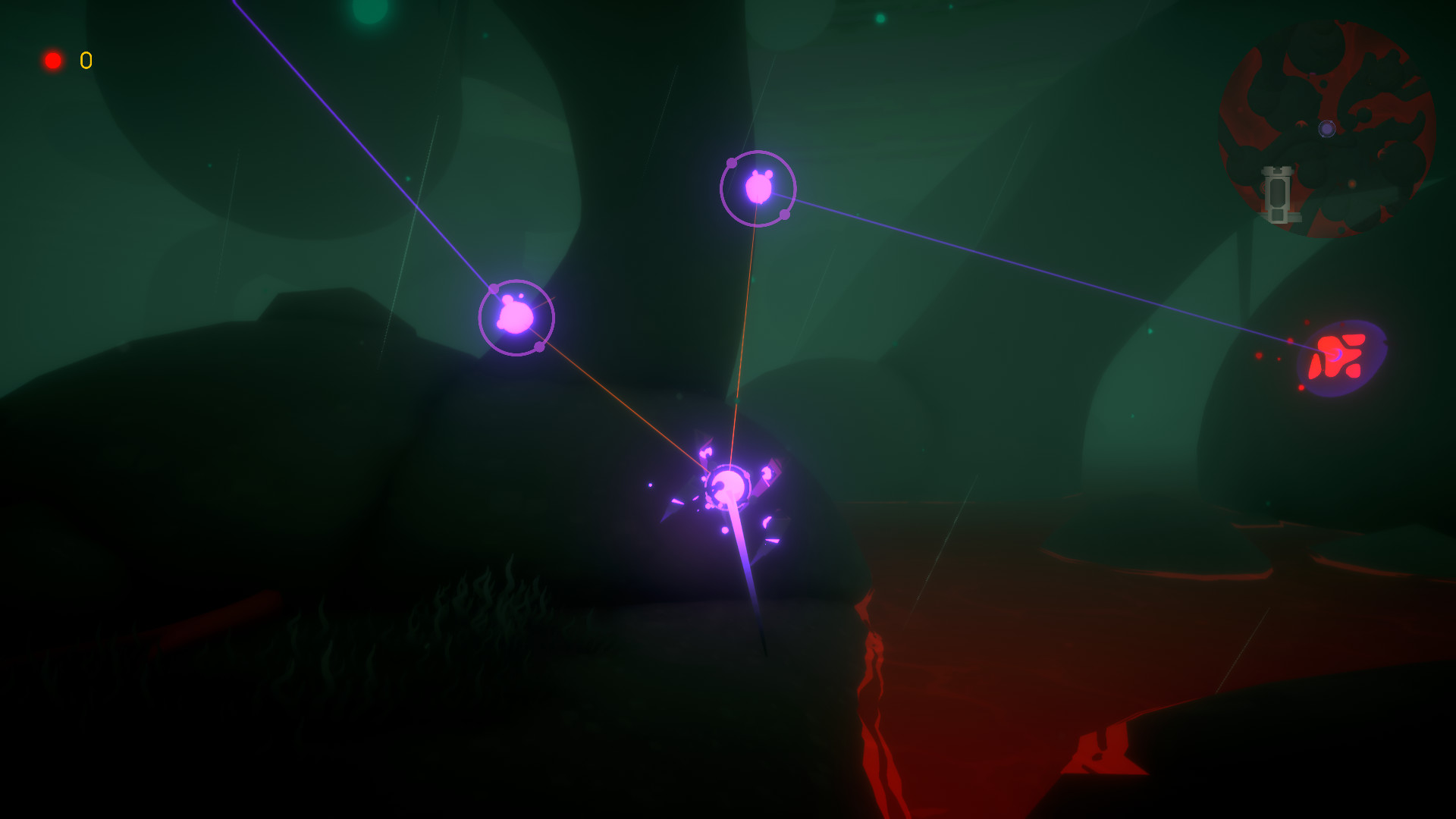Toggle the left orbiting dot on the upper orb ring
This screenshot has height=819, width=1456.
(732, 163)
